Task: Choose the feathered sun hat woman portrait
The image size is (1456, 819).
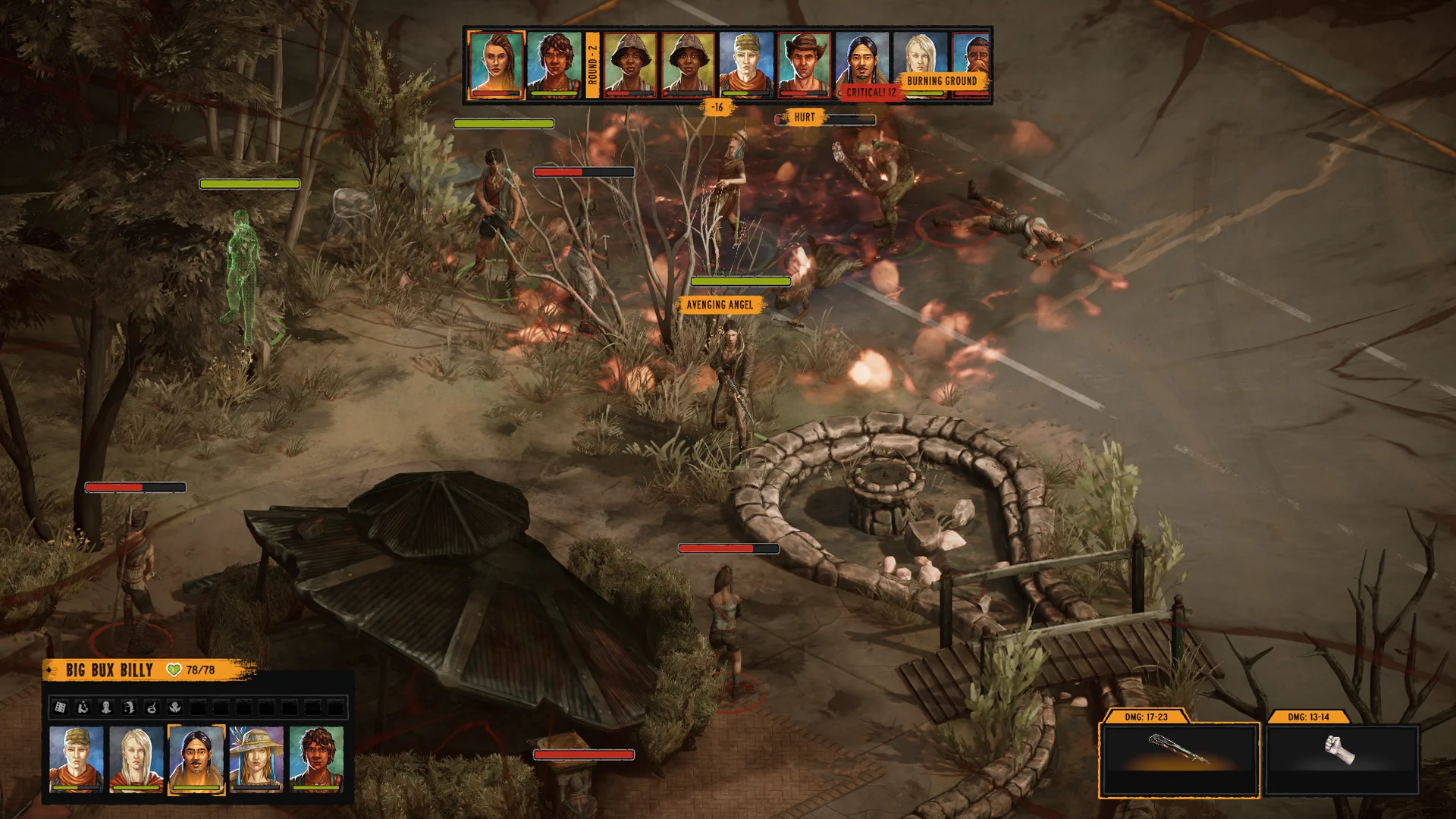Action: tap(256, 758)
